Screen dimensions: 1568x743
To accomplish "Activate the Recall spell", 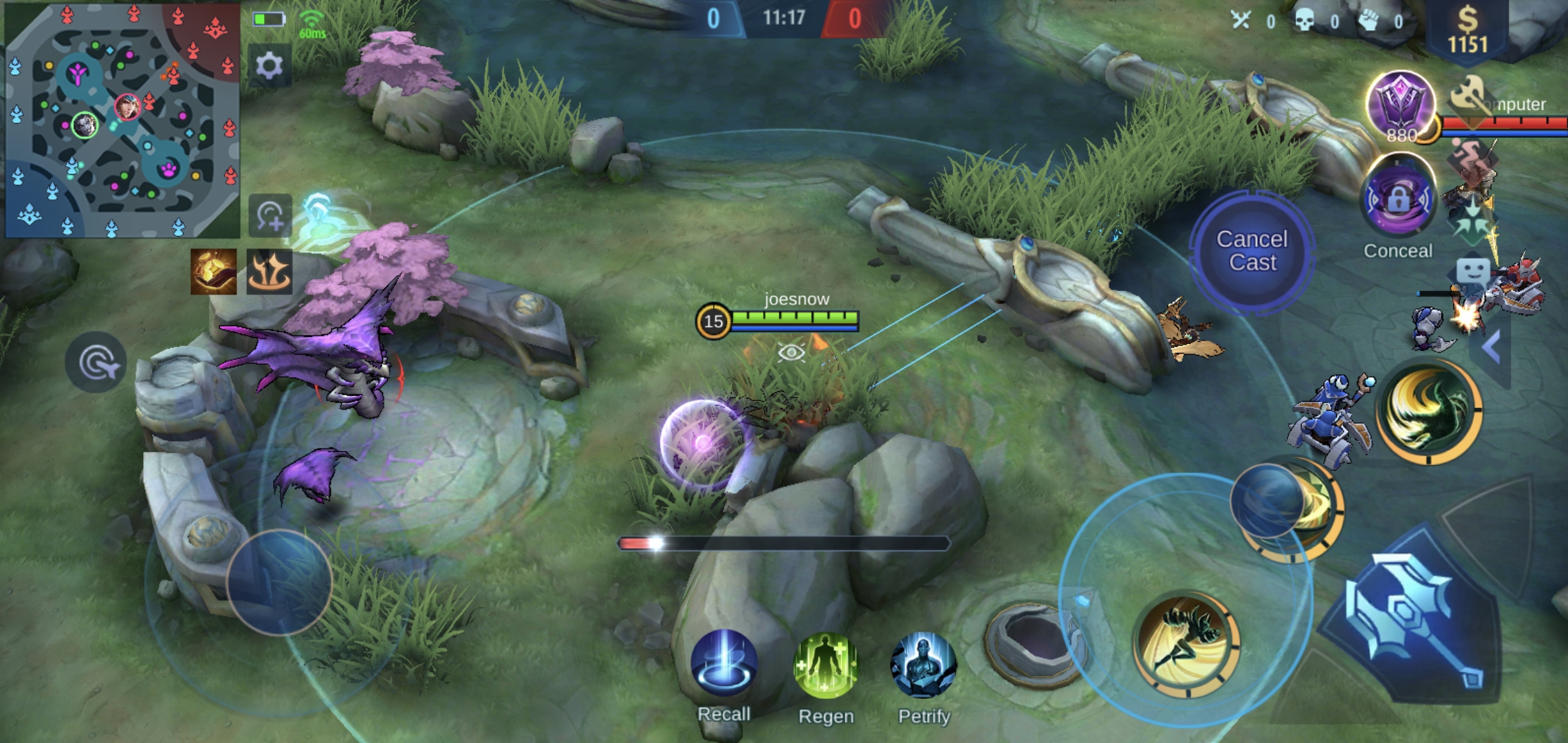I will pyautogui.click(x=723, y=665).
